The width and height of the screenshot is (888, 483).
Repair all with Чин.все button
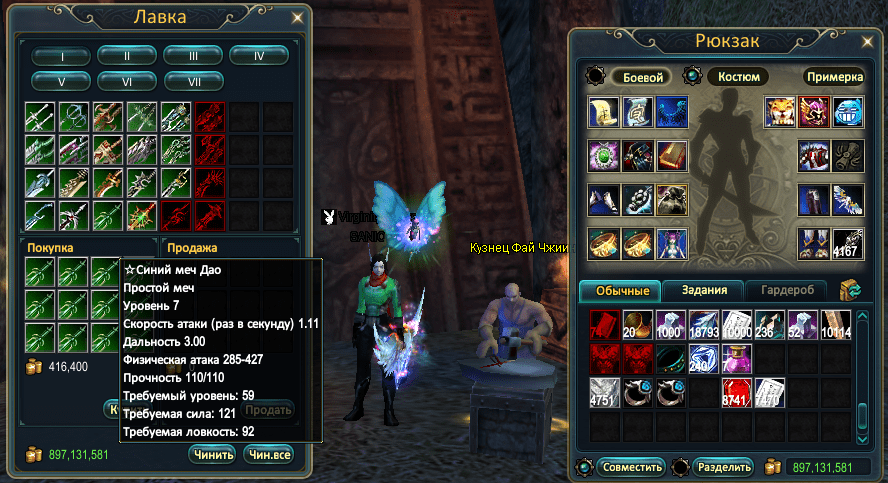tap(268, 455)
